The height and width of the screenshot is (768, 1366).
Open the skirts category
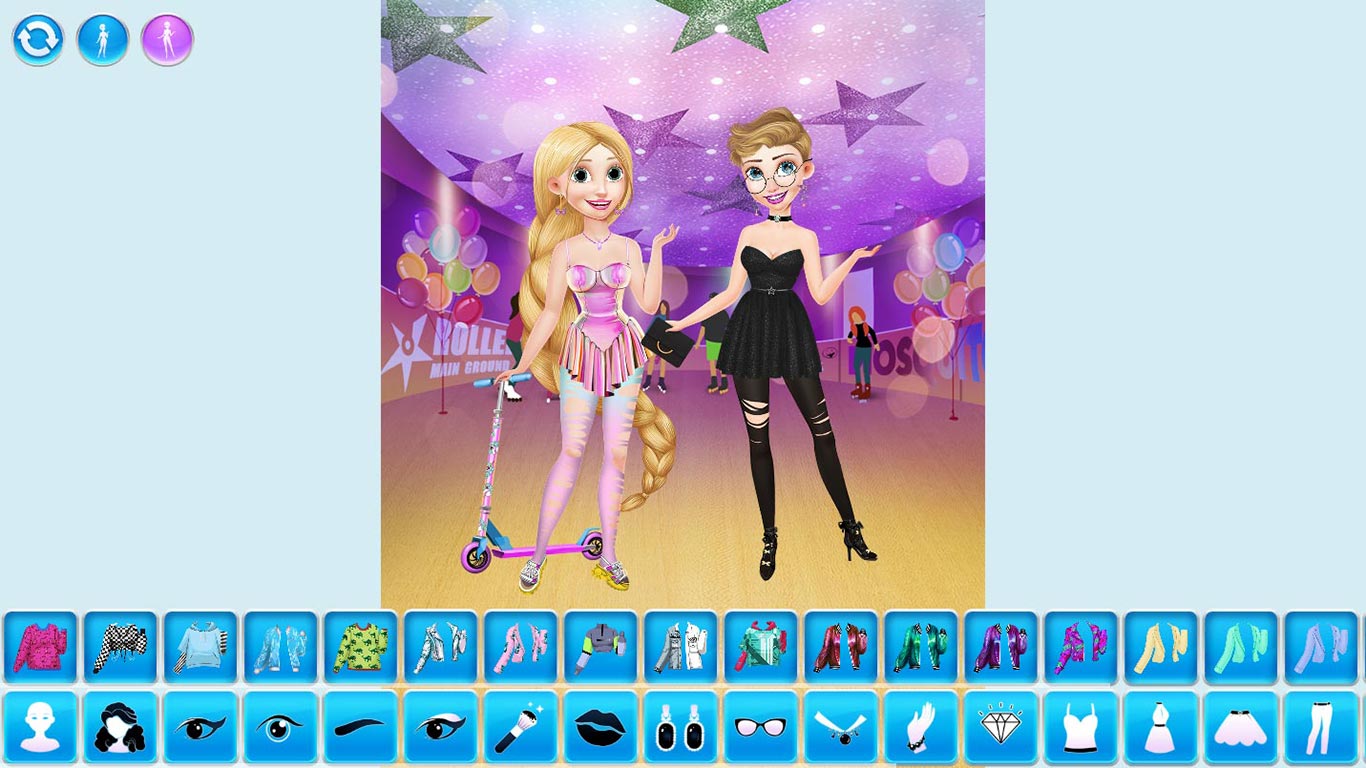pos(1241,728)
